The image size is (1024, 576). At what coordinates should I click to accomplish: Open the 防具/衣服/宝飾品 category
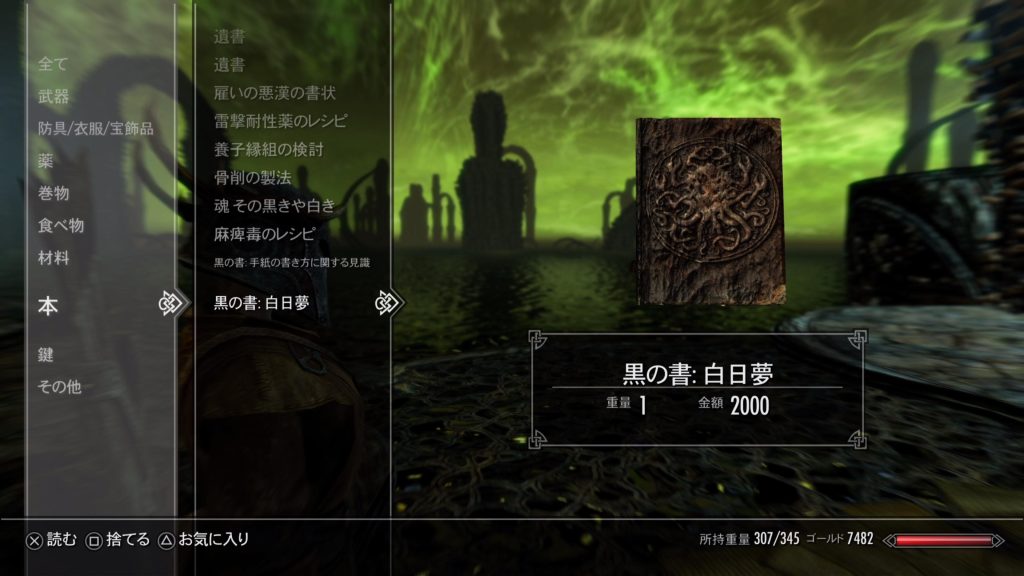click(95, 128)
